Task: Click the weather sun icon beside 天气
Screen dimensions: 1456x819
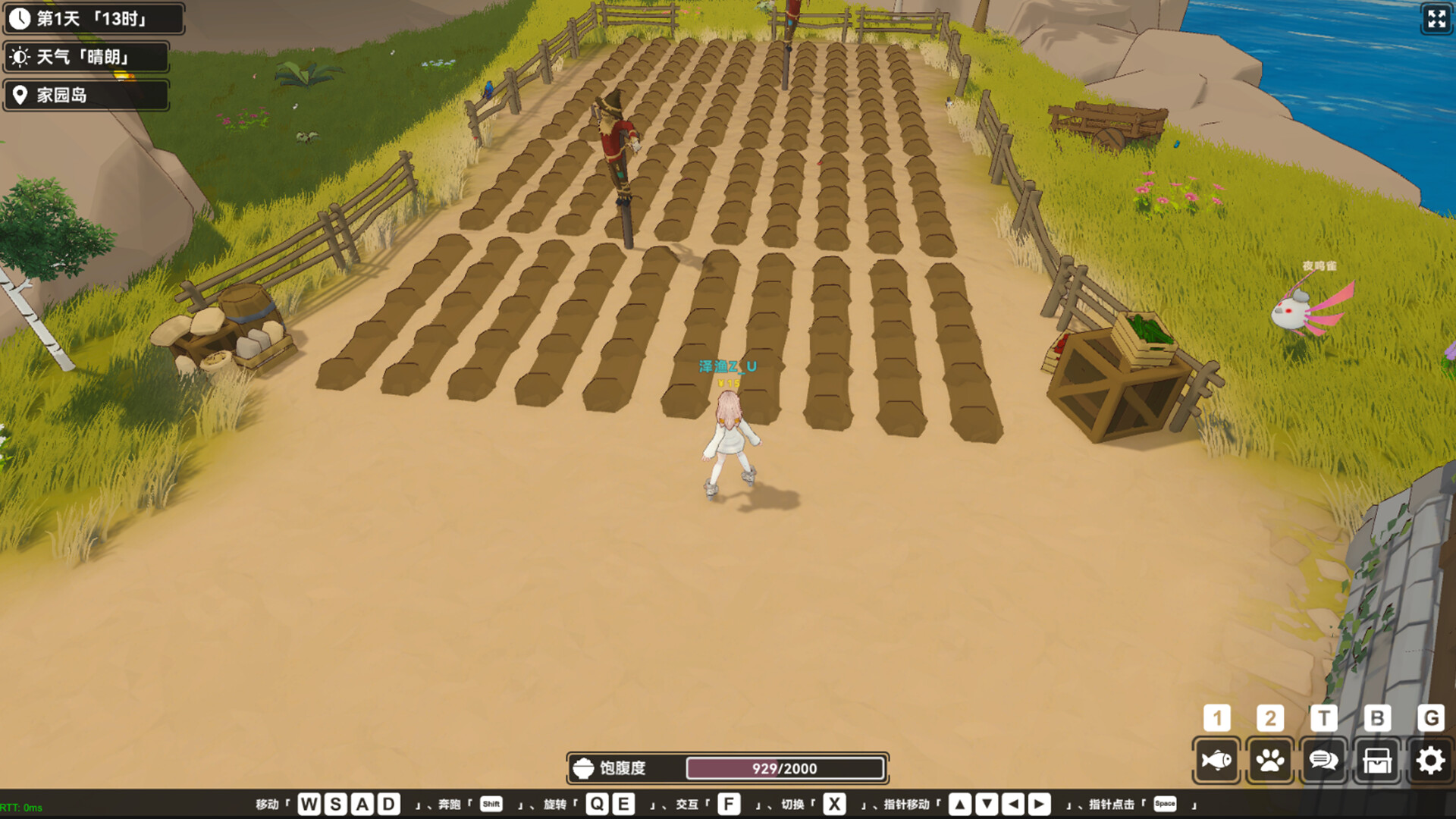Action: pyautogui.click(x=20, y=57)
